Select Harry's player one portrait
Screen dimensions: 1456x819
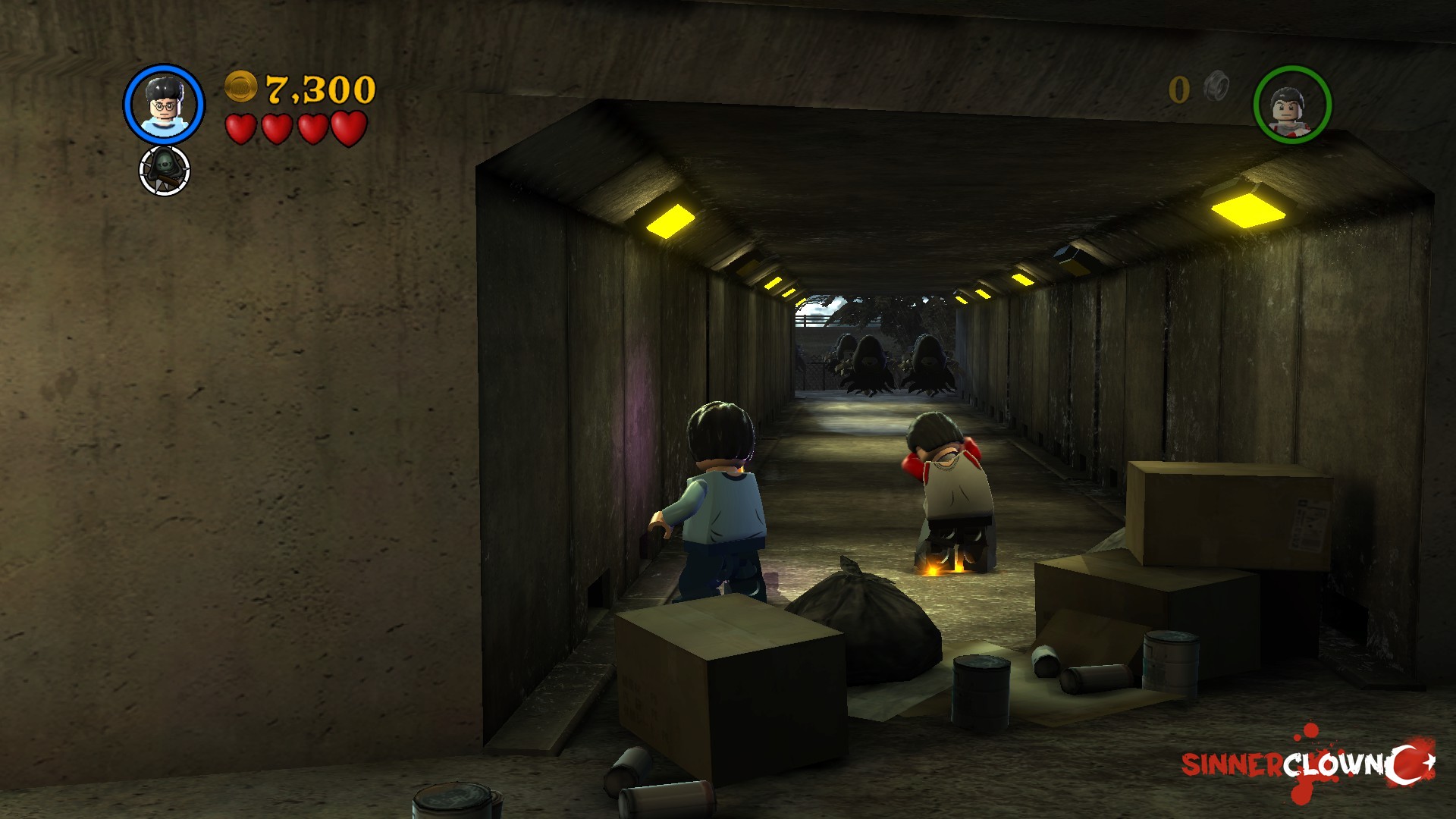tap(164, 105)
